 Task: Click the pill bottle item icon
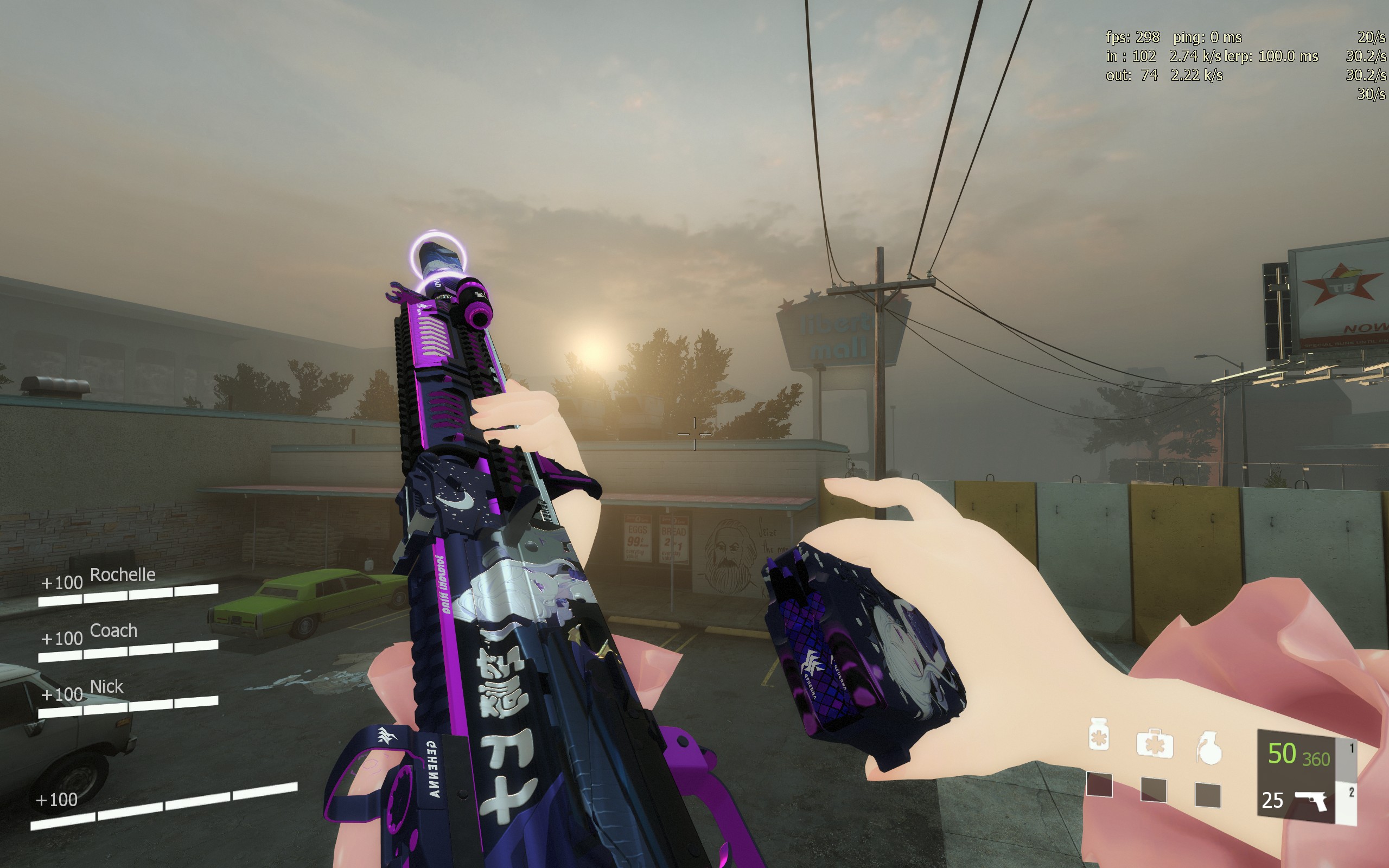coord(1099,735)
